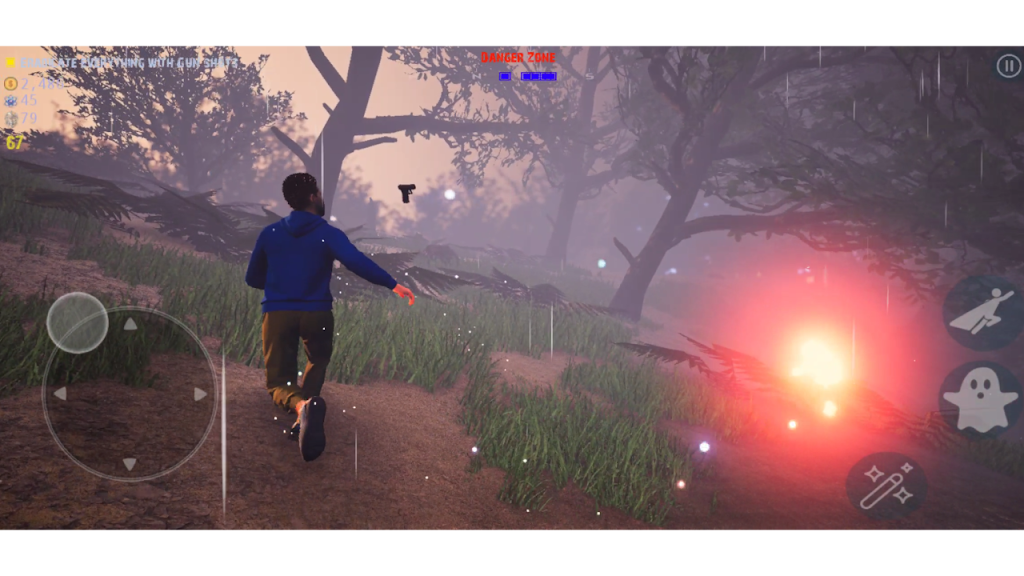1024x576 pixels.
Task: Tap the joystick's down arrow
Action: click(129, 464)
